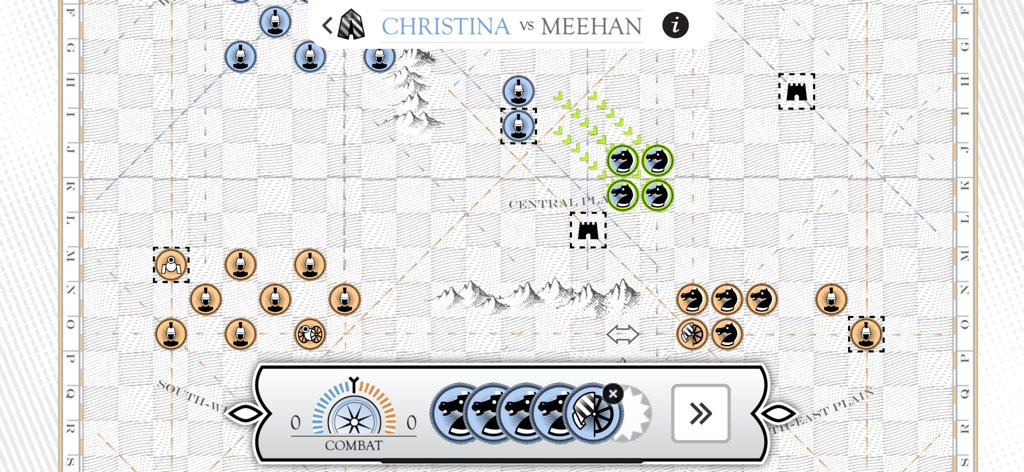The image size is (1024, 472).
Task: Select the orange infantry unit in dashed box
Action: click(866, 334)
